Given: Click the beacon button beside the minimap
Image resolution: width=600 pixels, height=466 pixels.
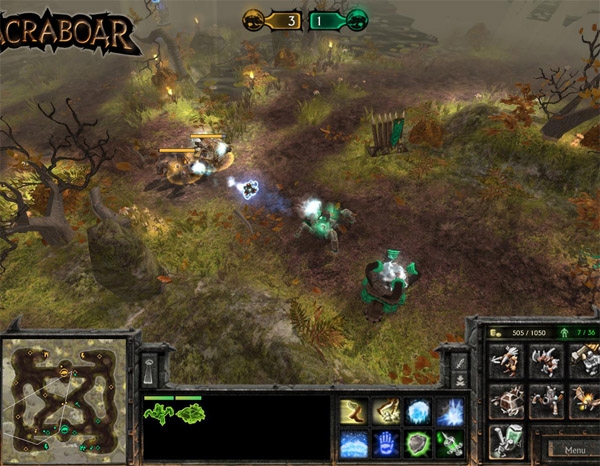Looking at the screenshot, I should (148, 370).
